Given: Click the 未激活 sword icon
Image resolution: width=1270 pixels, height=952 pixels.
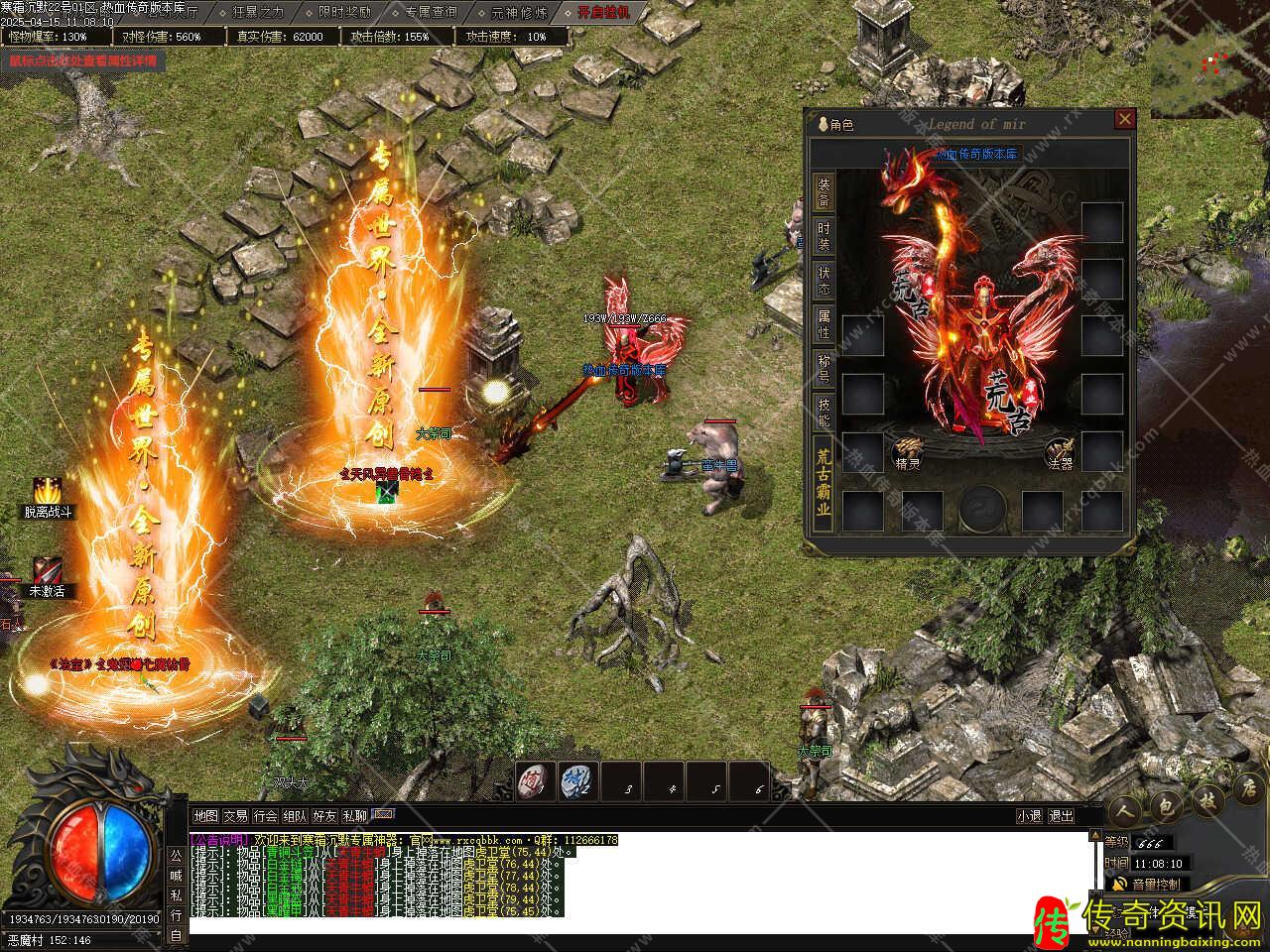Looking at the screenshot, I should [x=47, y=572].
